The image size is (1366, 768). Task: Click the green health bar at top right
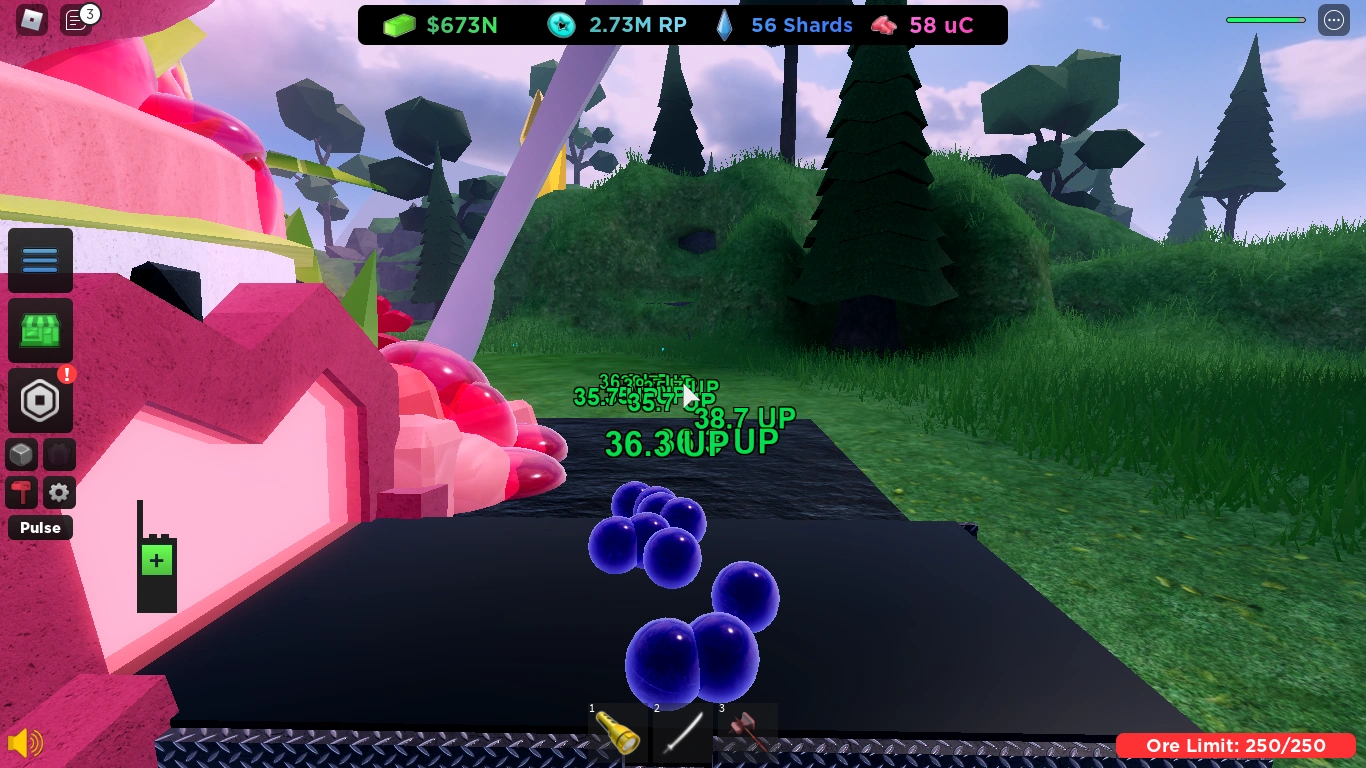click(1264, 18)
